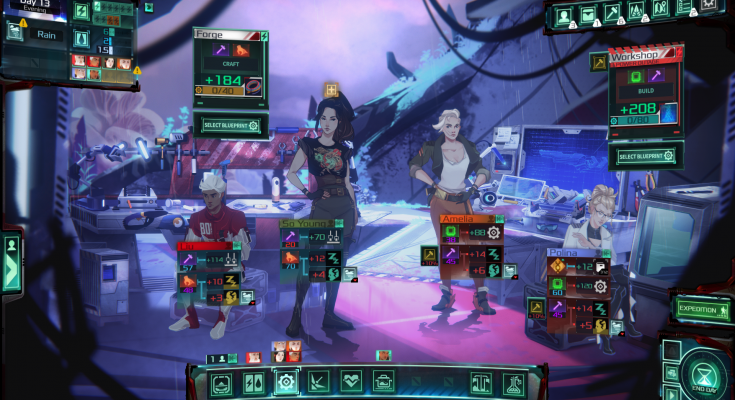The height and width of the screenshot is (400, 735).
Task: Click the Forge panel title
Action: point(217,34)
